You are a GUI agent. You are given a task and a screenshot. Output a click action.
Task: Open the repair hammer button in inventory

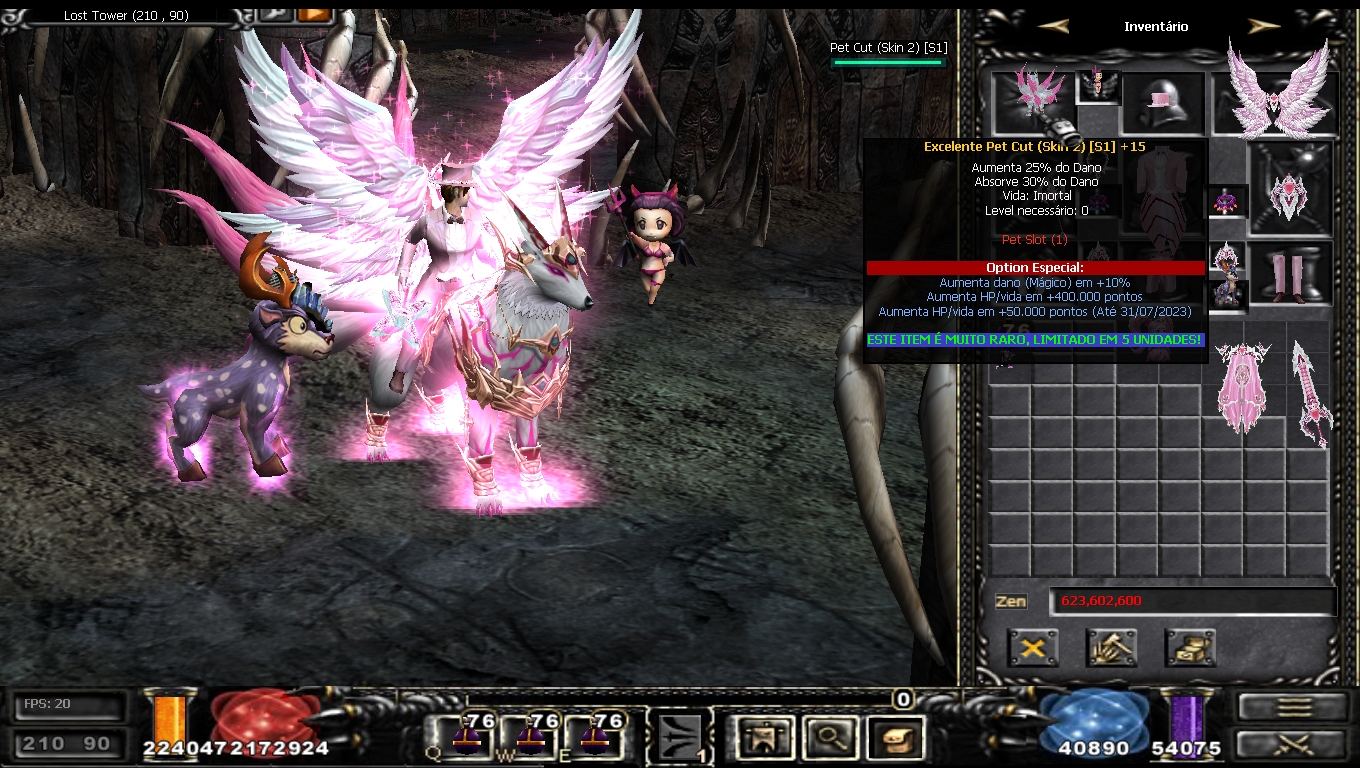pos(1111,648)
